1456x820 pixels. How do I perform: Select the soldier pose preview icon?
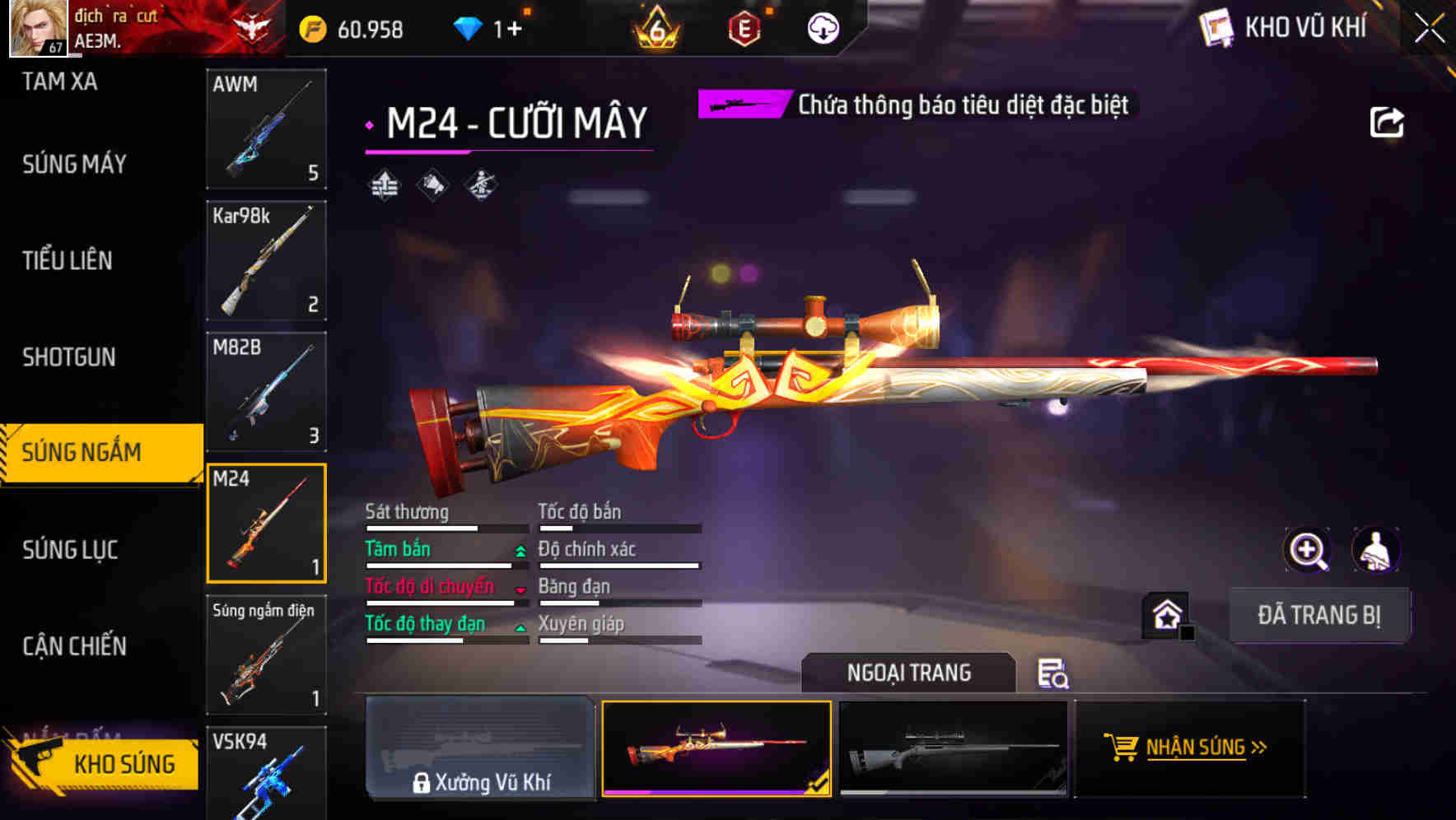478,184
